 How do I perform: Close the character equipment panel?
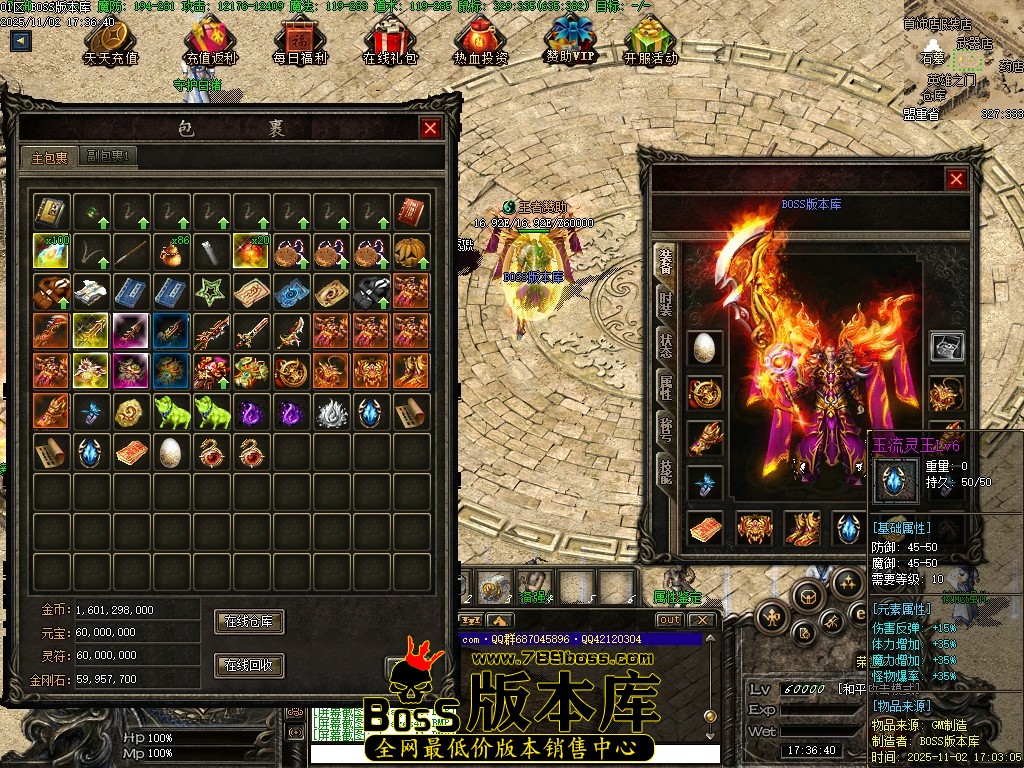point(957,179)
